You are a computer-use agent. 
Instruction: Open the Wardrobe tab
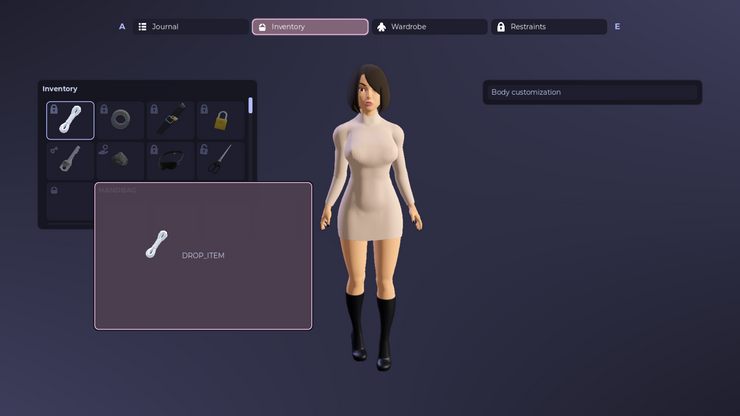[x=430, y=27]
